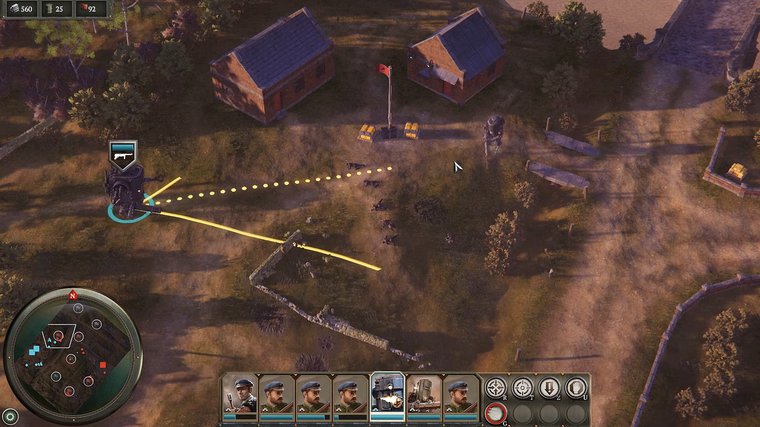The width and height of the screenshot is (760, 427).
Task: Click the small round button below the minimap
Action: coord(10,414)
